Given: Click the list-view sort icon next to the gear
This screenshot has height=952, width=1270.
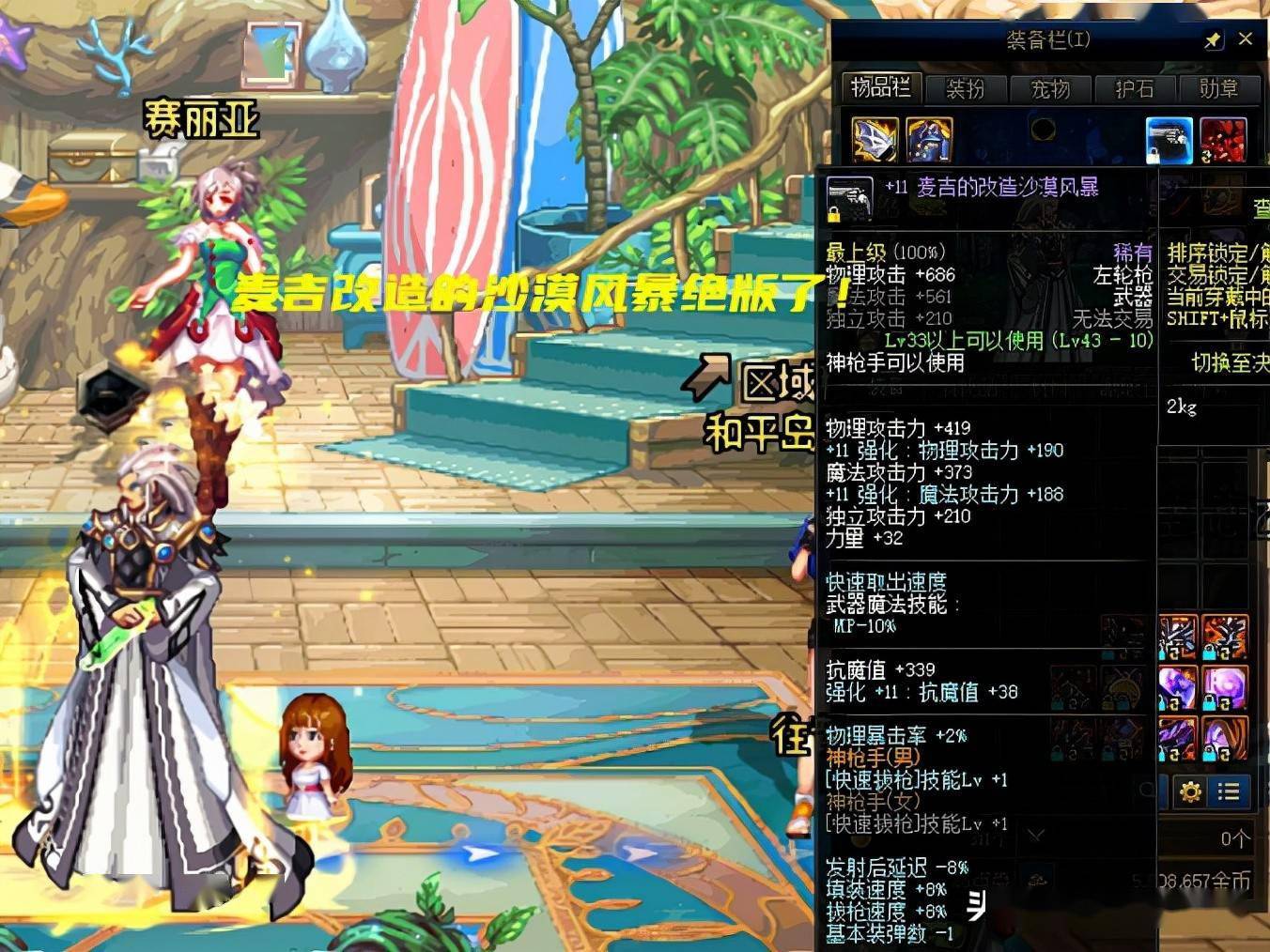Looking at the screenshot, I should click(1228, 791).
